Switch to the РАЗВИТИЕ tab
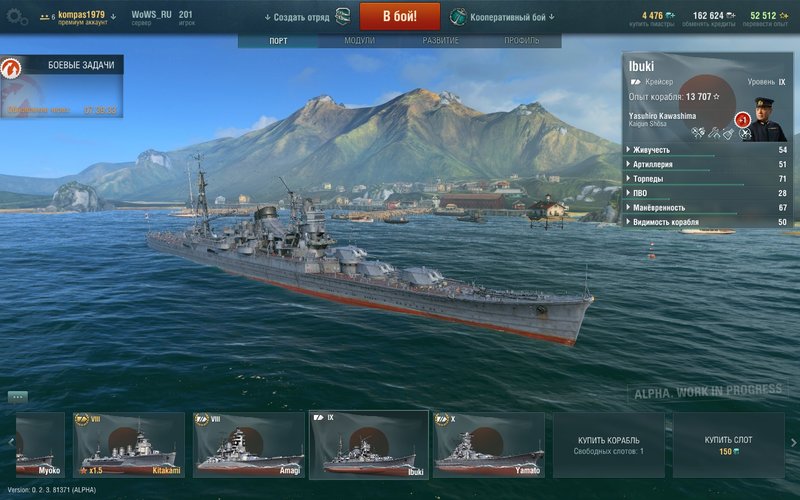The width and height of the screenshot is (800, 500). [x=440, y=41]
